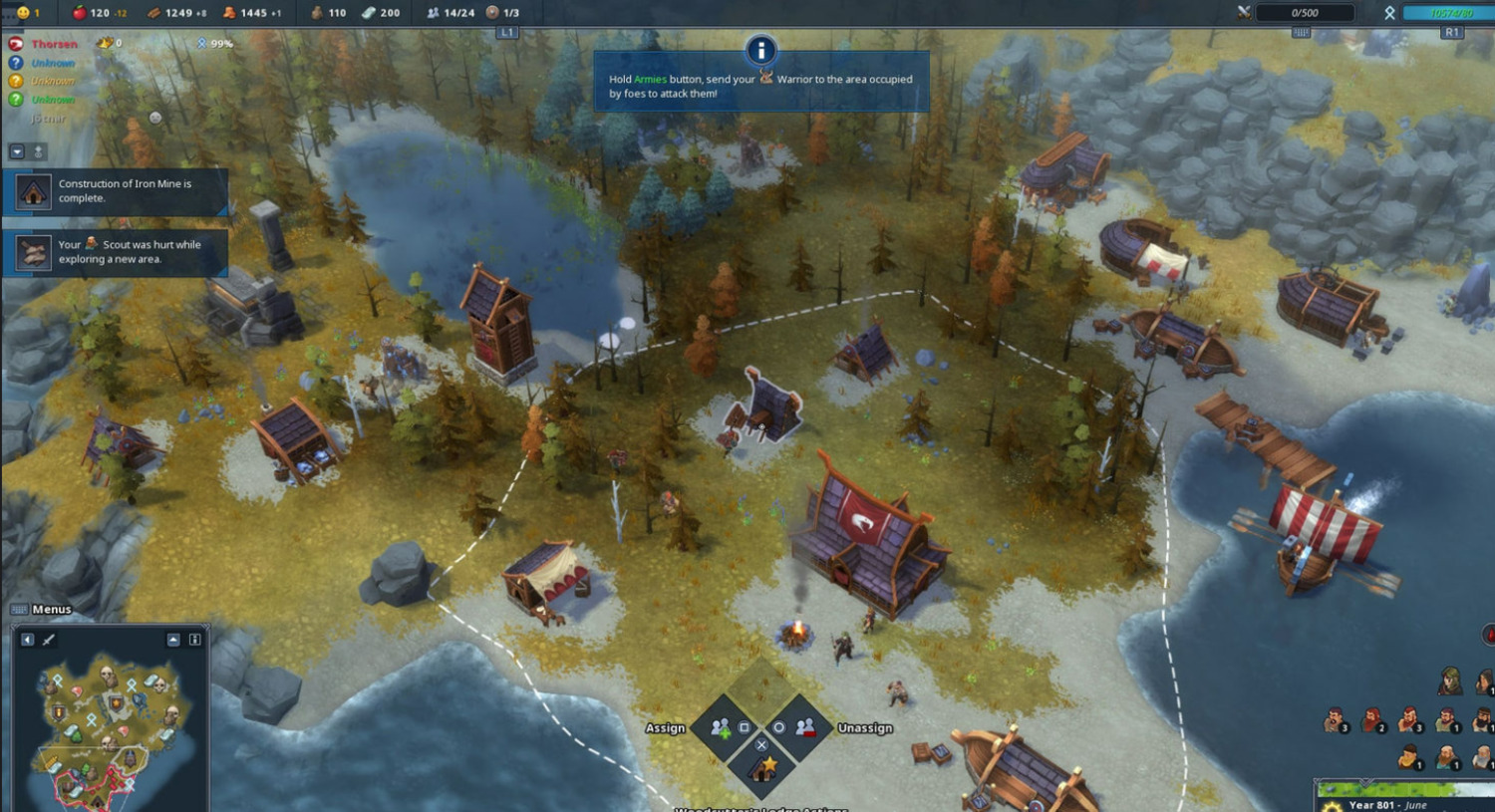The image size is (1495, 812).
Task: Click the minimap's up arrow button
Action: click(x=173, y=640)
